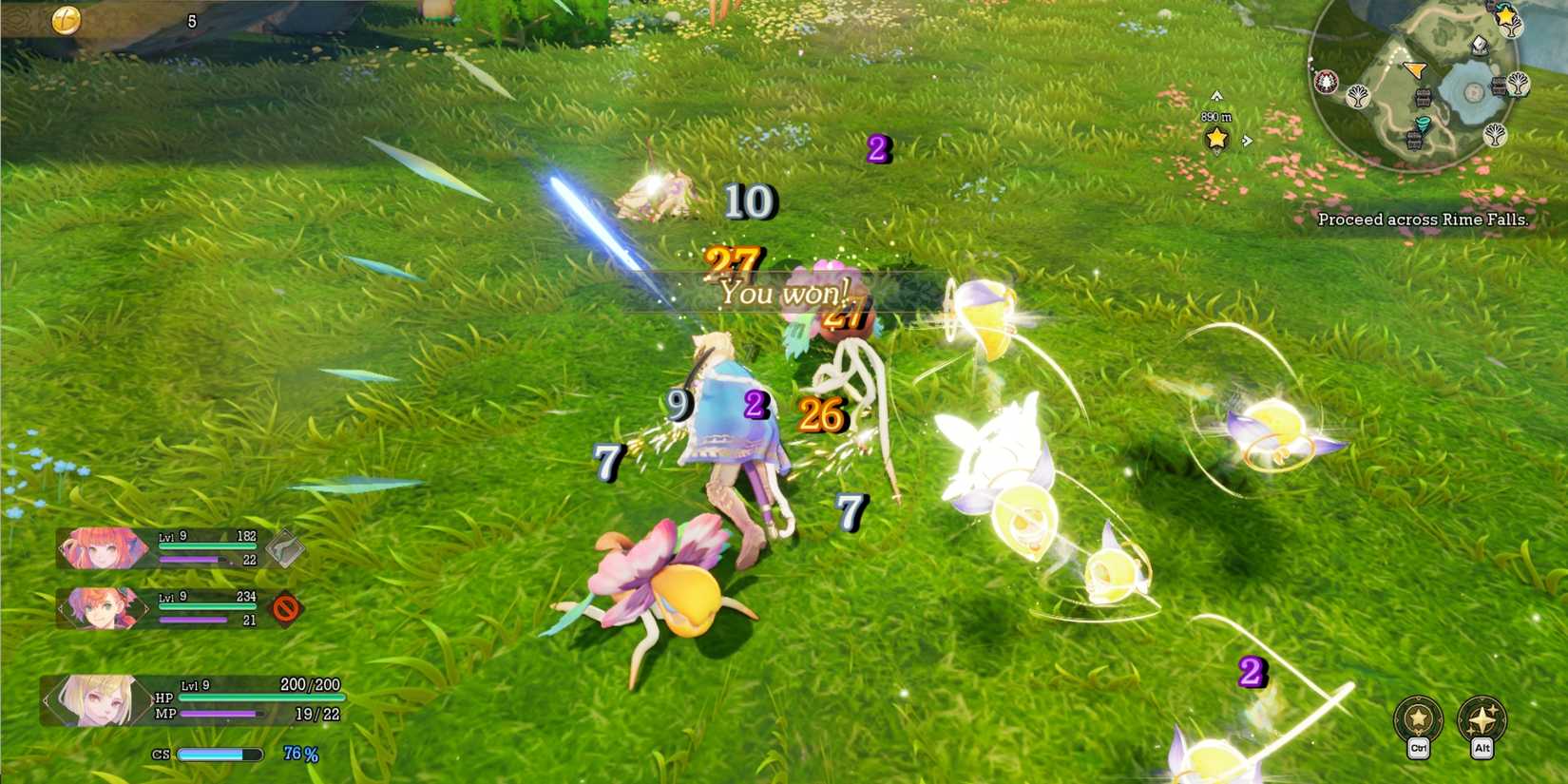Image resolution: width=1568 pixels, height=784 pixels.
Task: Toggle the red prohibition icon on the second party member
Action: (x=284, y=609)
